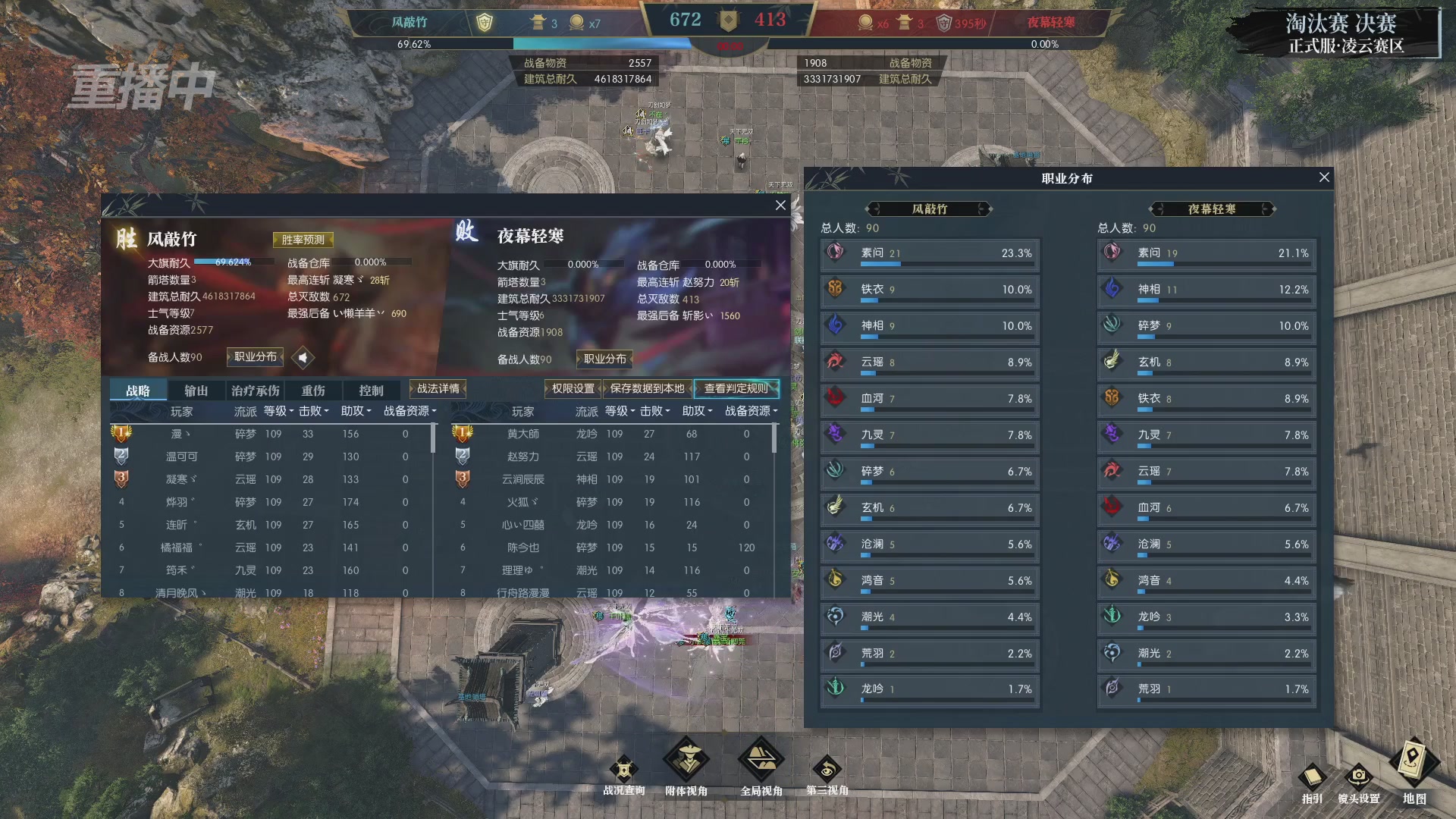Image resolution: width=1456 pixels, height=819 pixels.
Task: Open the 战况查询 icon at the bottom
Action: (x=623, y=768)
